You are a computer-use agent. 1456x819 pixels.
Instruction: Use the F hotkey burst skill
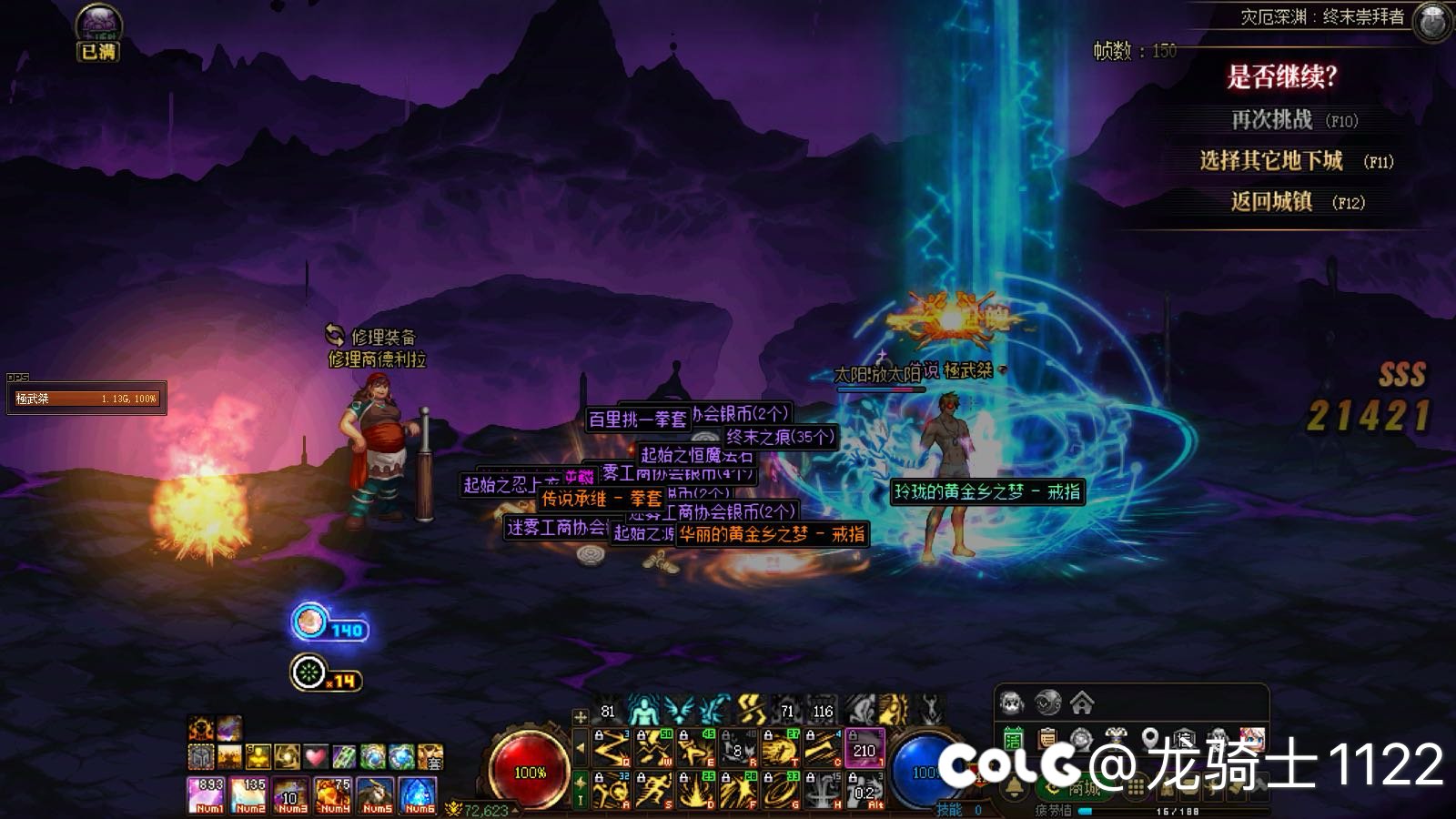click(x=738, y=791)
